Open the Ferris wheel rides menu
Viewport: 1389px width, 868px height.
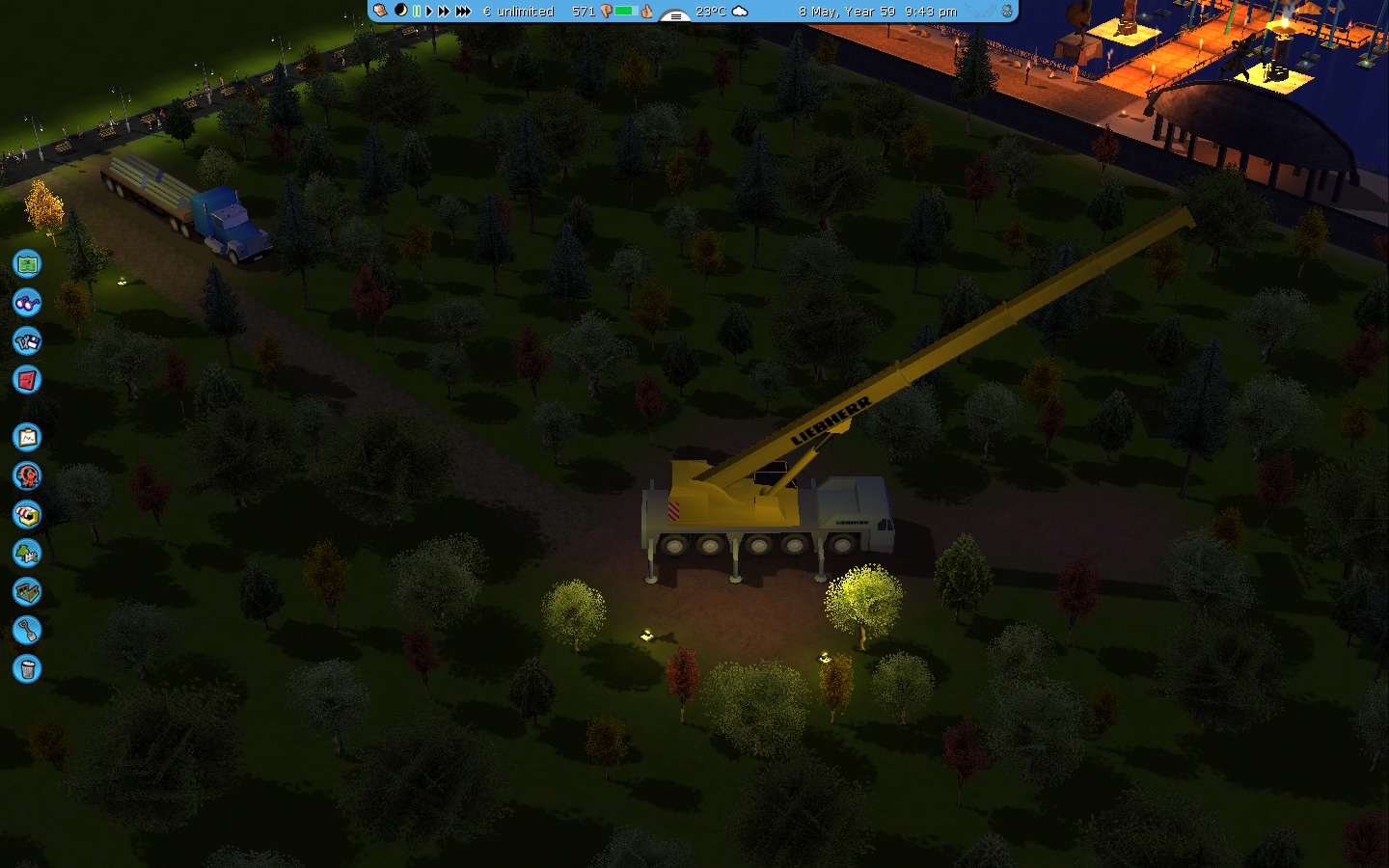(27, 475)
